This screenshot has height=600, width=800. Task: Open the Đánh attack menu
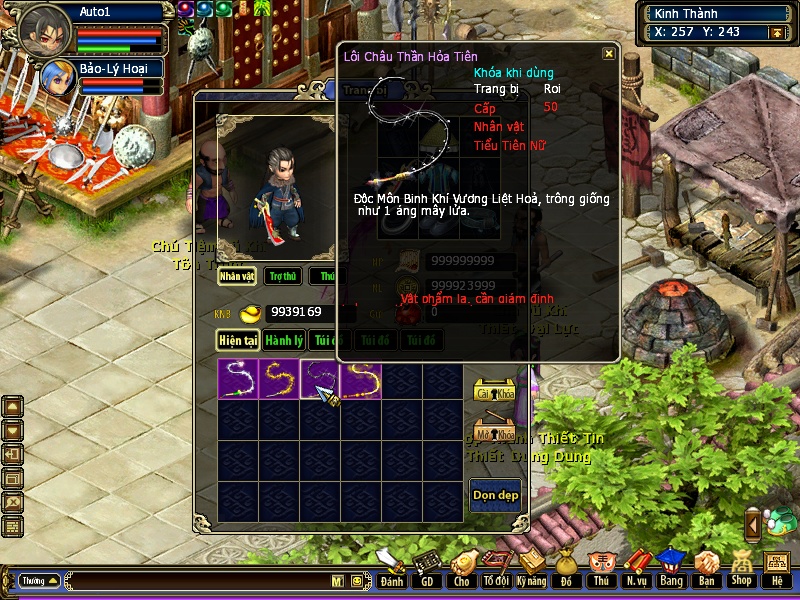tap(392, 569)
